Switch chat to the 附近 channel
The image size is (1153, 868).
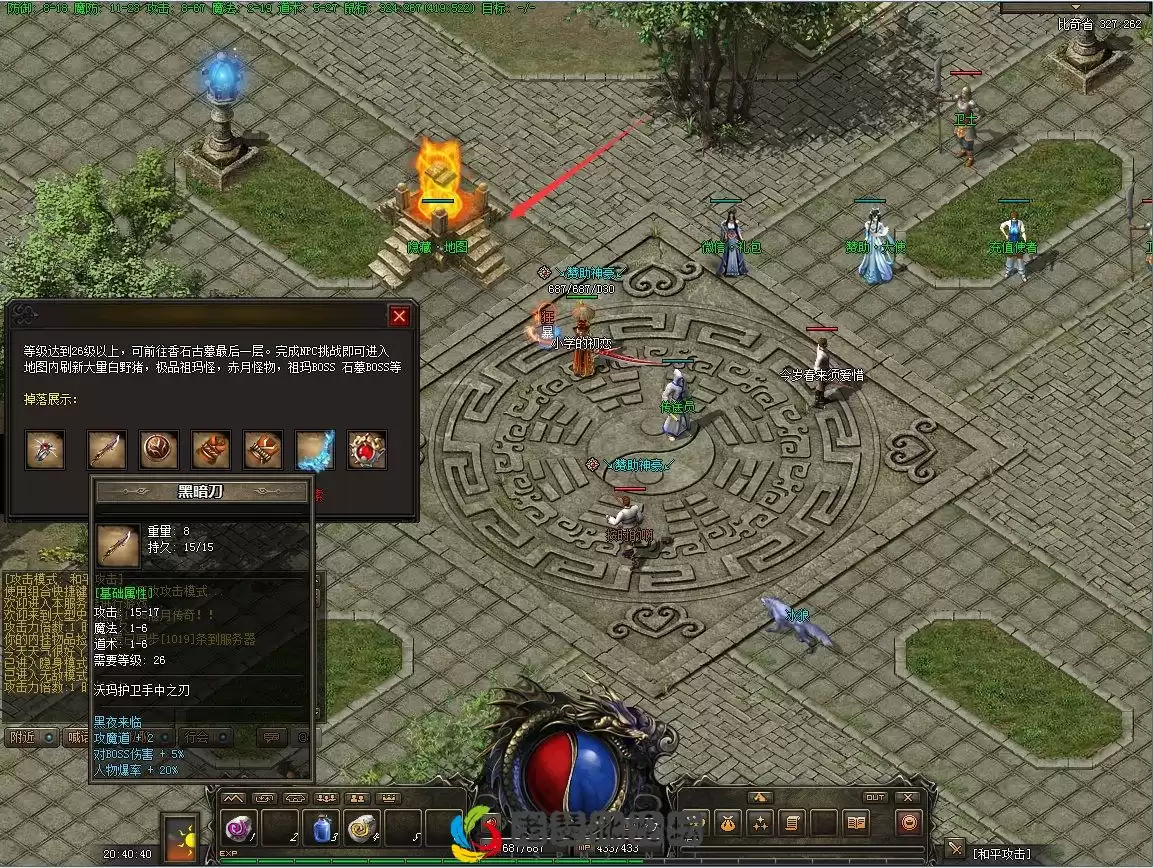(22, 737)
